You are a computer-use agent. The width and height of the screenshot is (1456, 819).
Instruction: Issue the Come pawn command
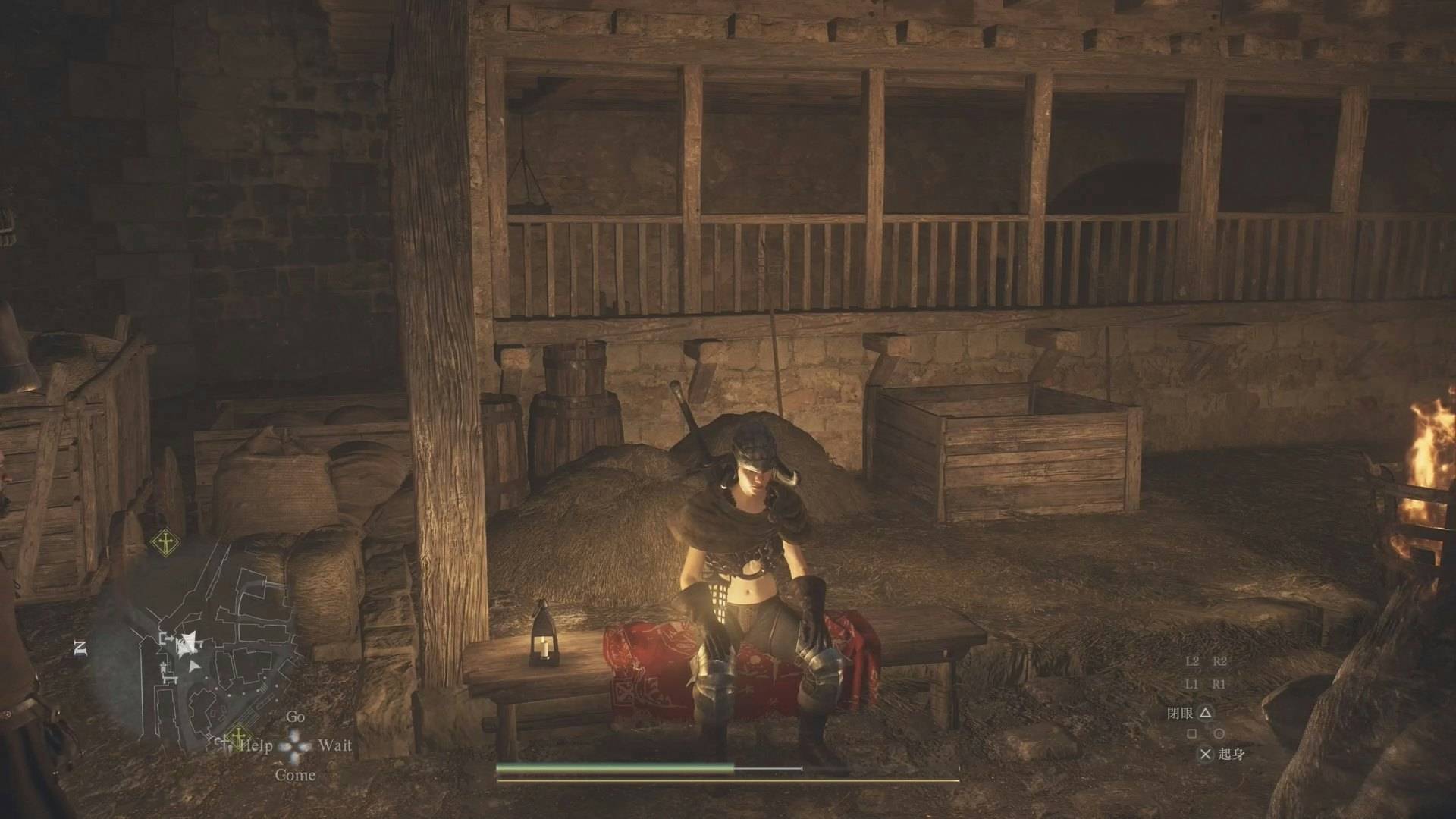tap(295, 775)
